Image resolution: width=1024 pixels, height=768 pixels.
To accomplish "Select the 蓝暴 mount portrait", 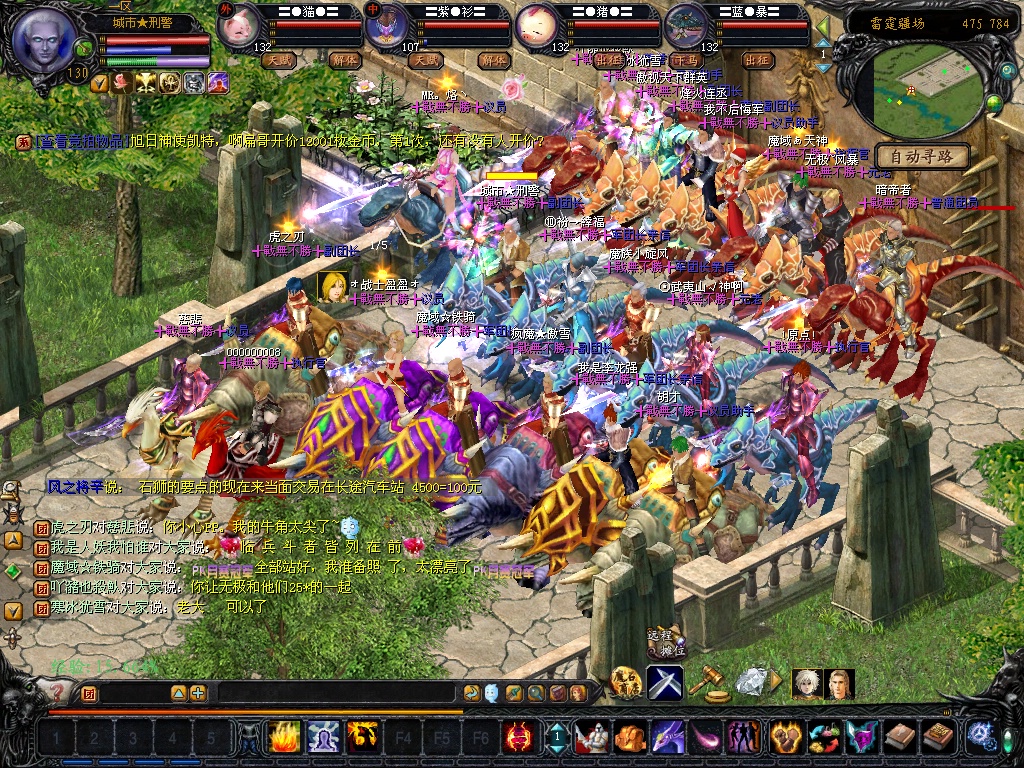I will [685, 27].
